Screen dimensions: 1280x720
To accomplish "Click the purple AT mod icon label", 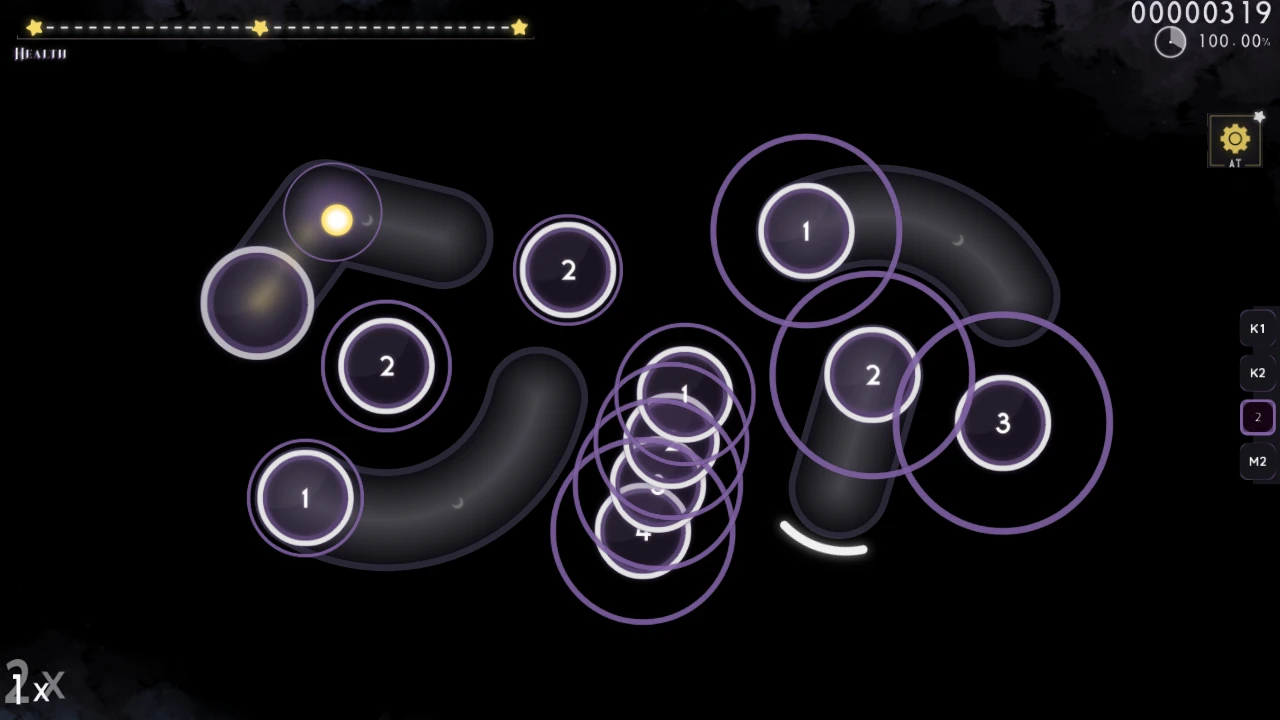I will (x=1235, y=160).
